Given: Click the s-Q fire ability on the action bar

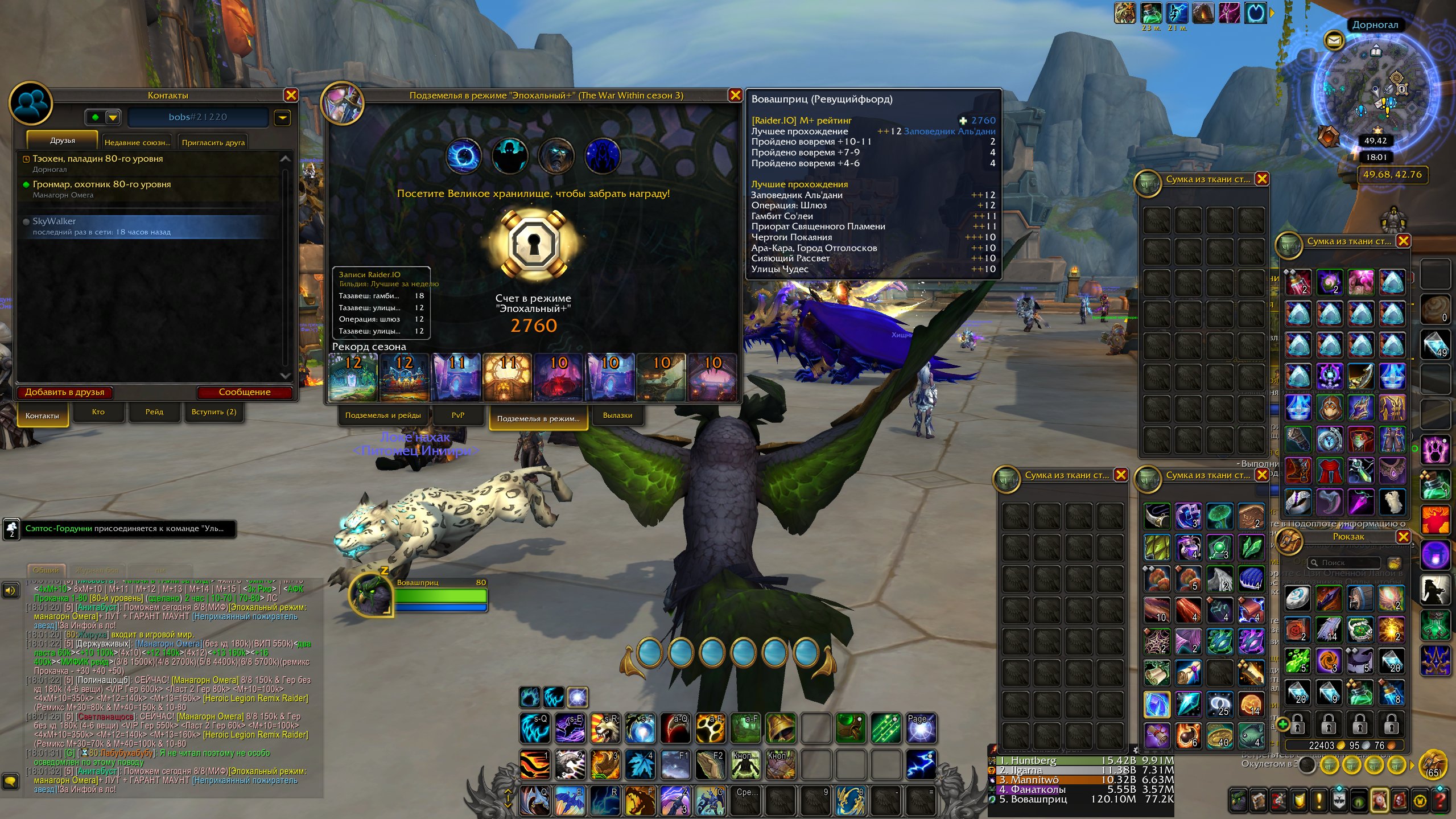Looking at the screenshot, I should [534, 728].
